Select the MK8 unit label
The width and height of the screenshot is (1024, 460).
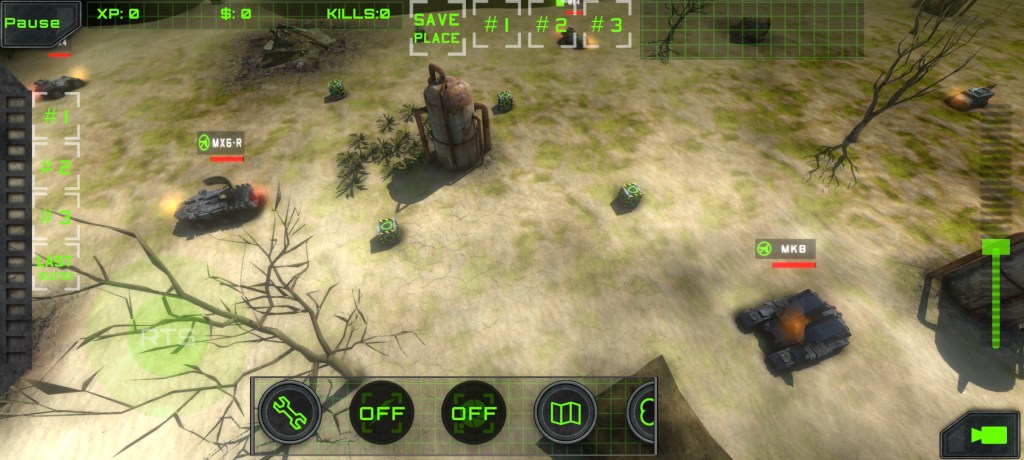coord(786,248)
